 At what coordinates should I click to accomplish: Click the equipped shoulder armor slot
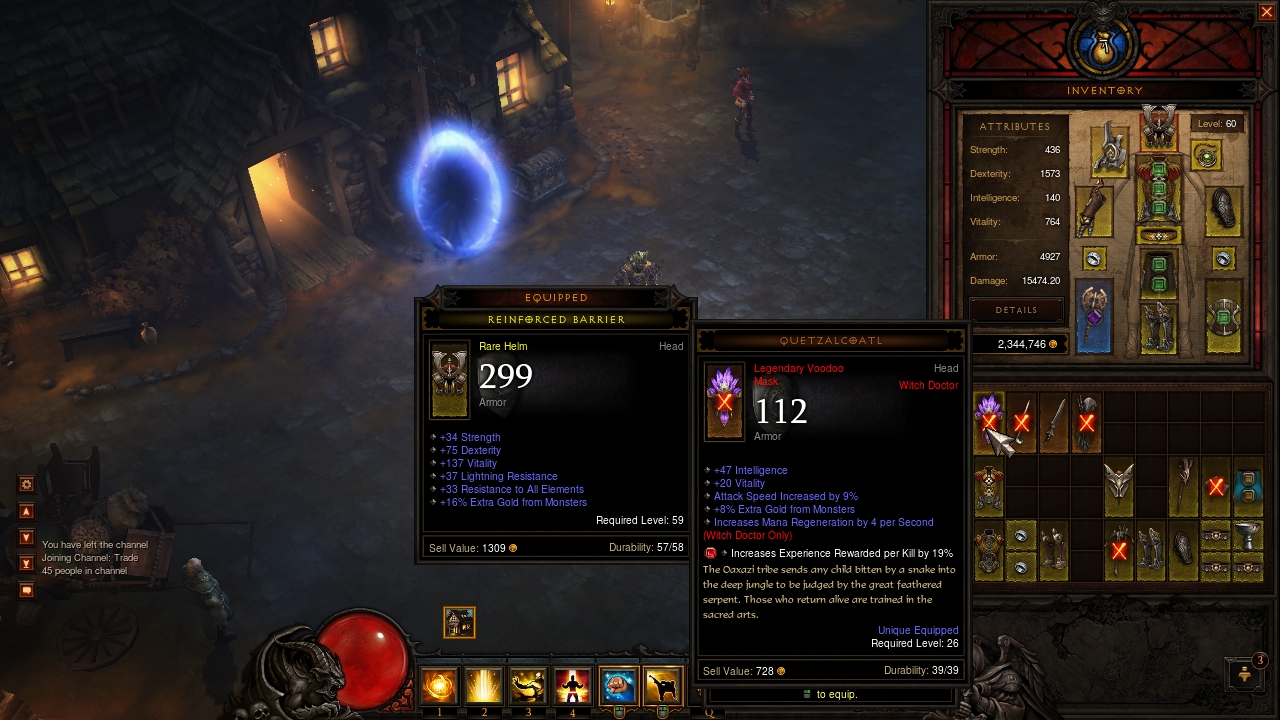click(1109, 149)
